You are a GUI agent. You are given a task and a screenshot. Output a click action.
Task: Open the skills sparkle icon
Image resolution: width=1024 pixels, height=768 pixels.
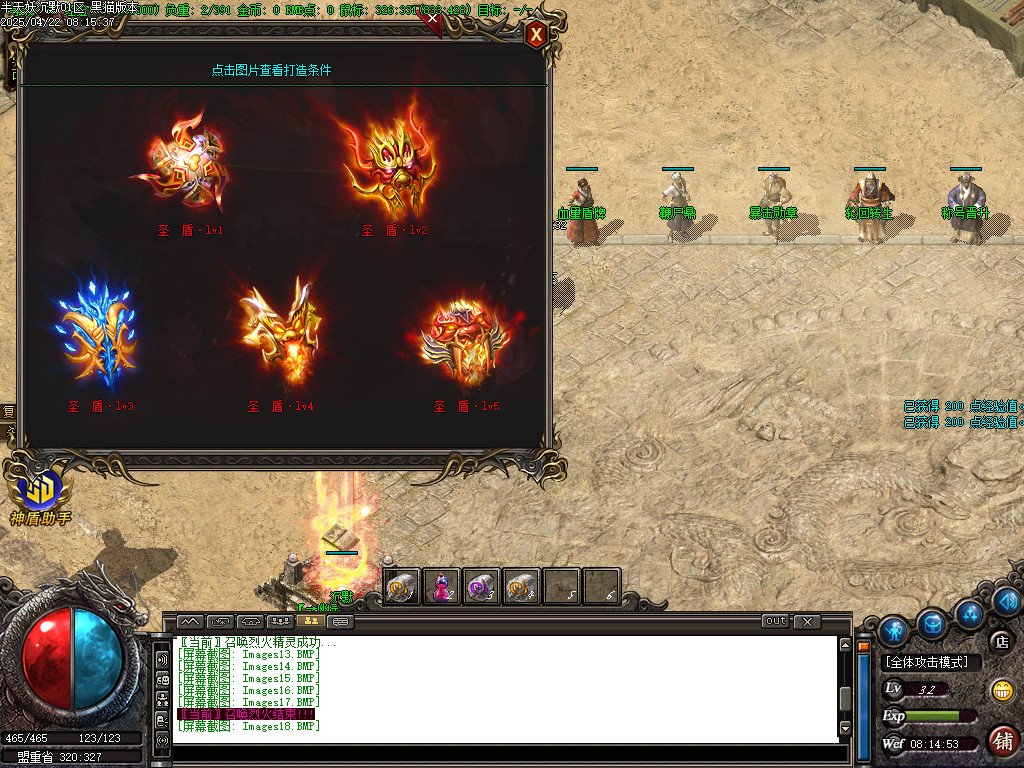click(968, 611)
